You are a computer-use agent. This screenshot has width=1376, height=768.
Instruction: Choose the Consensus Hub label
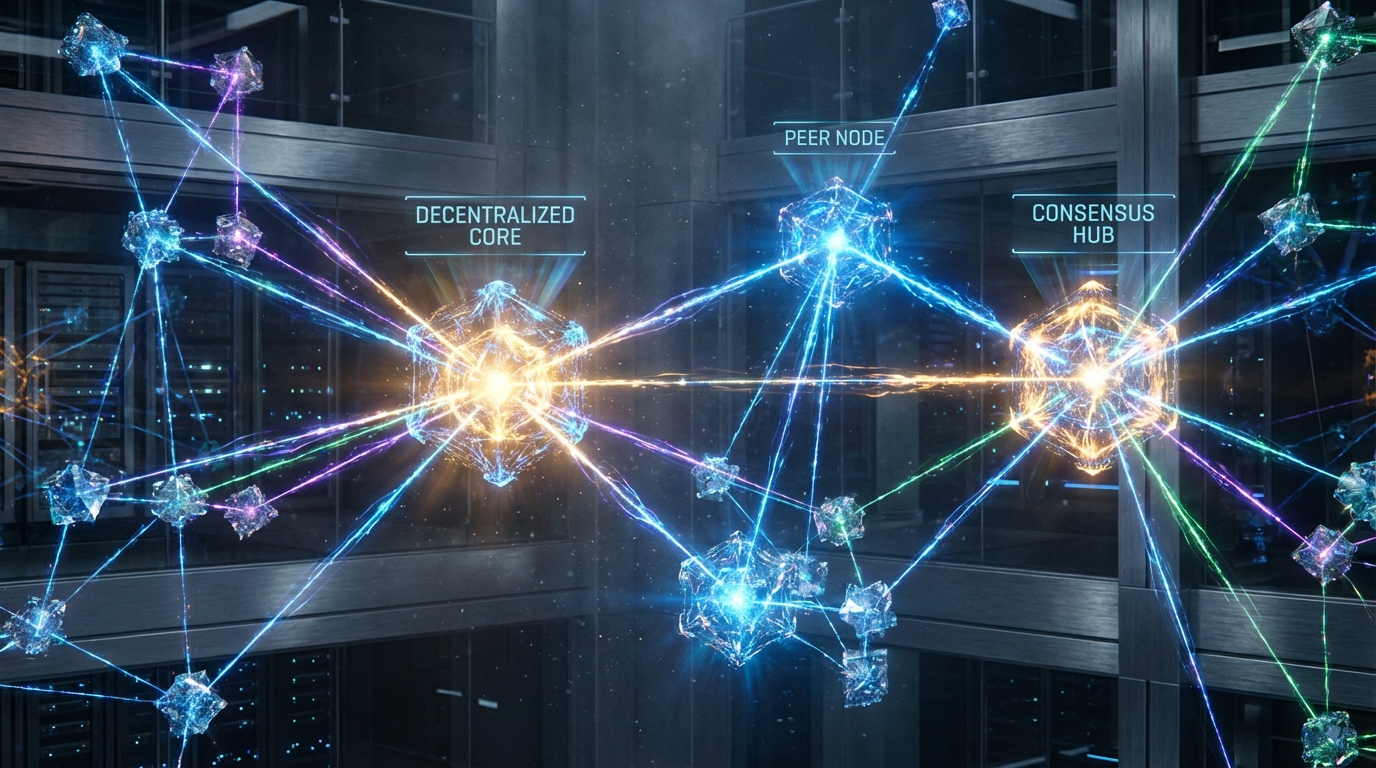[1093, 224]
